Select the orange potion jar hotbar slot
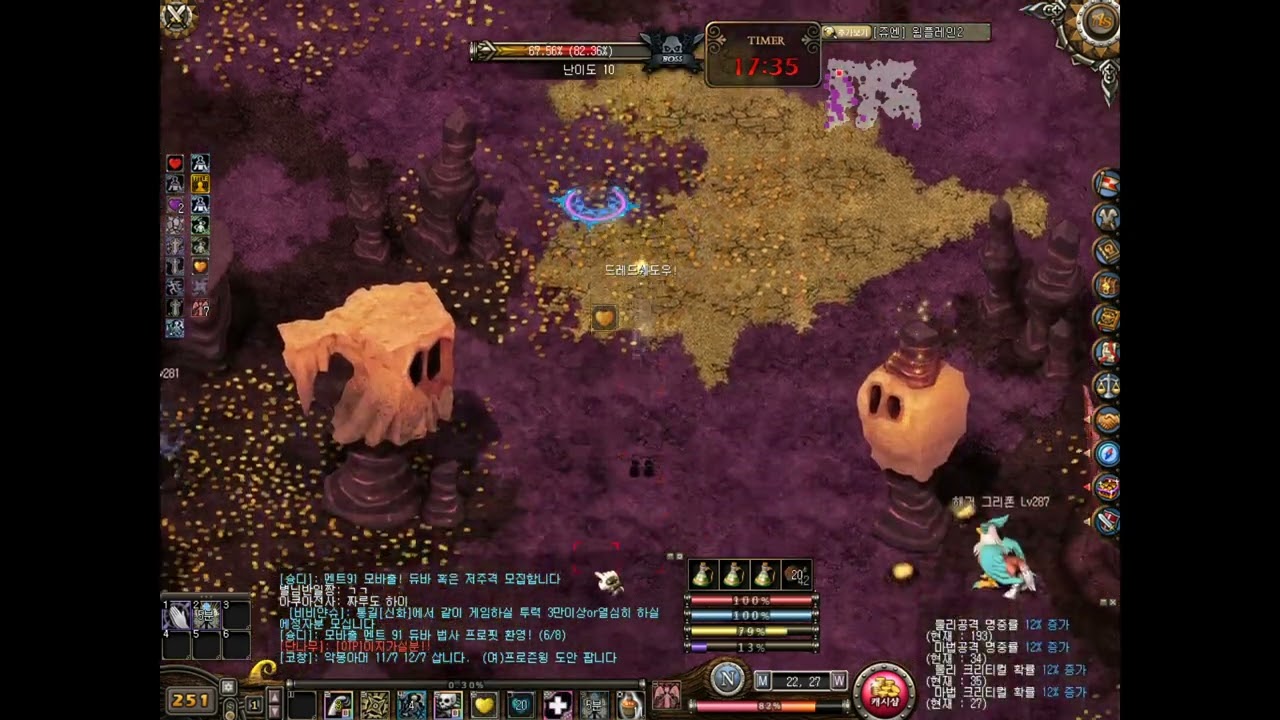Image resolution: width=1280 pixels, height=720 pixels. tap(629, 705)
